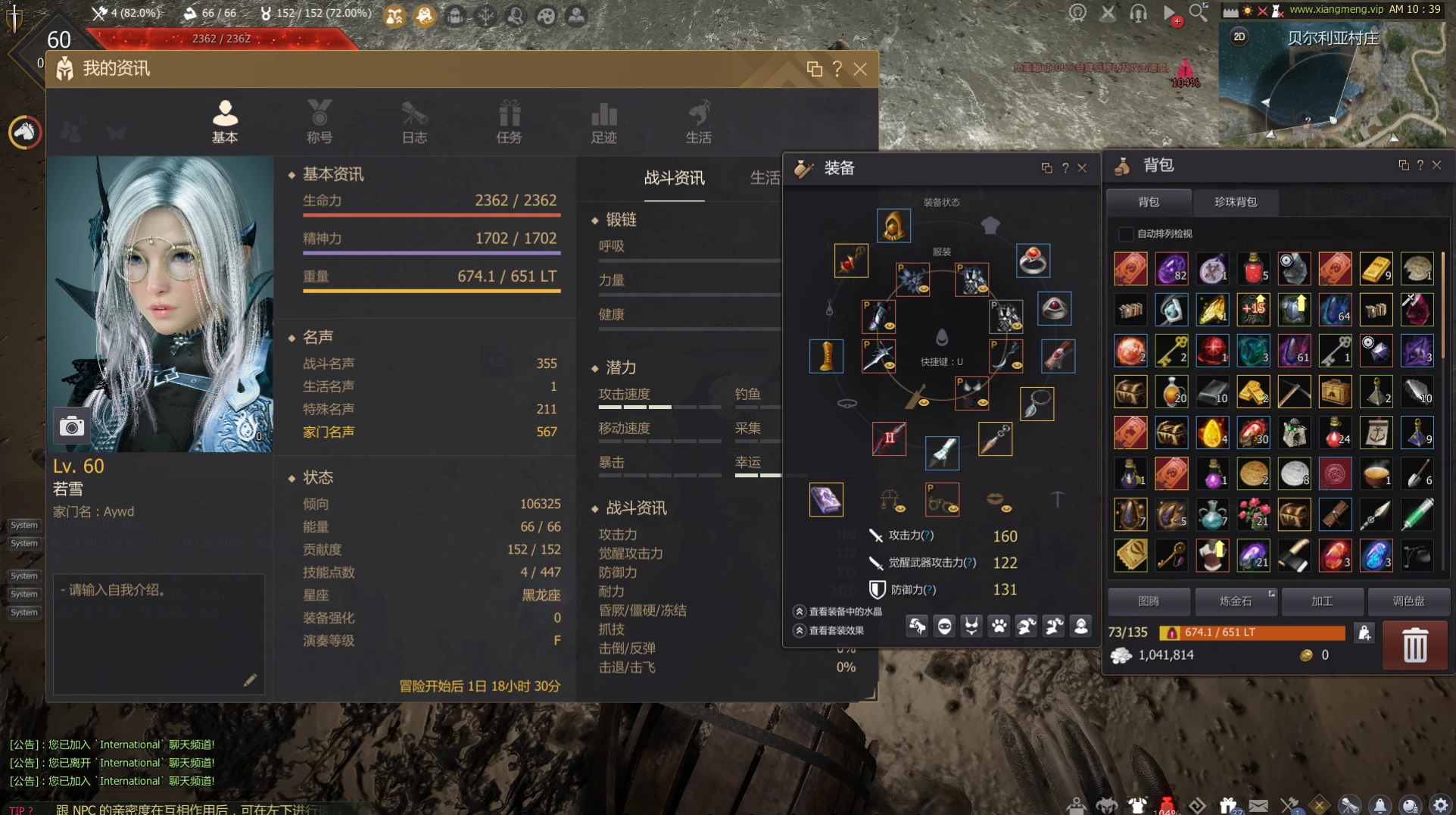Click the 加工 button below the inventory
Screen dimensions: 1456x815
coord(1321,601)
